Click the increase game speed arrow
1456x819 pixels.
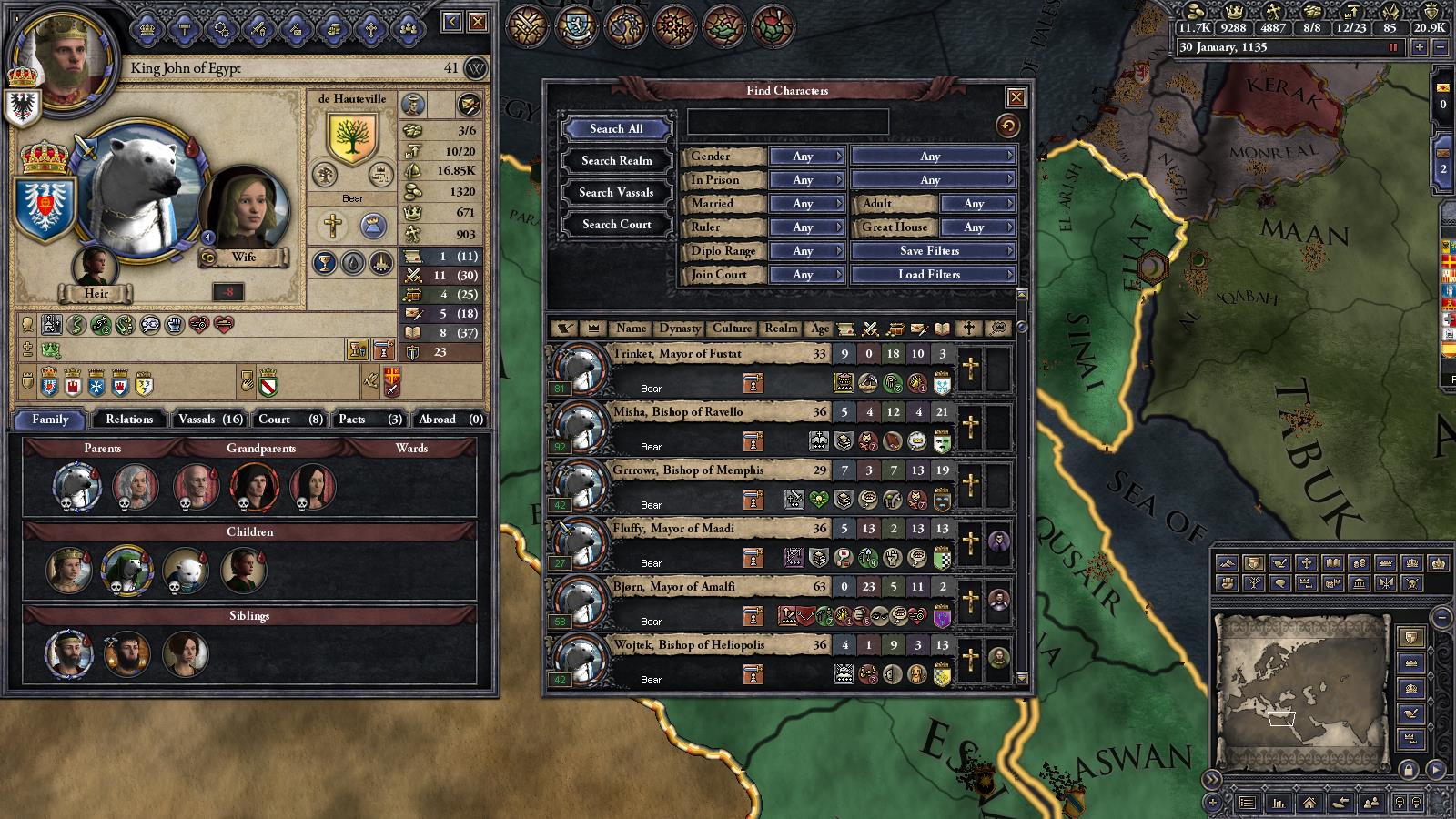(x=1420, y=47)
